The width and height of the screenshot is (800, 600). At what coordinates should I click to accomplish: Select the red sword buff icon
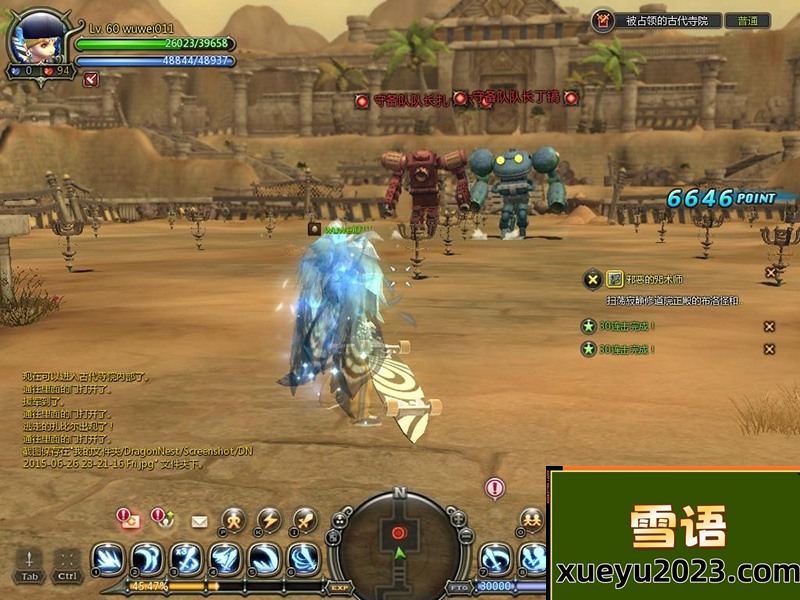91,80
